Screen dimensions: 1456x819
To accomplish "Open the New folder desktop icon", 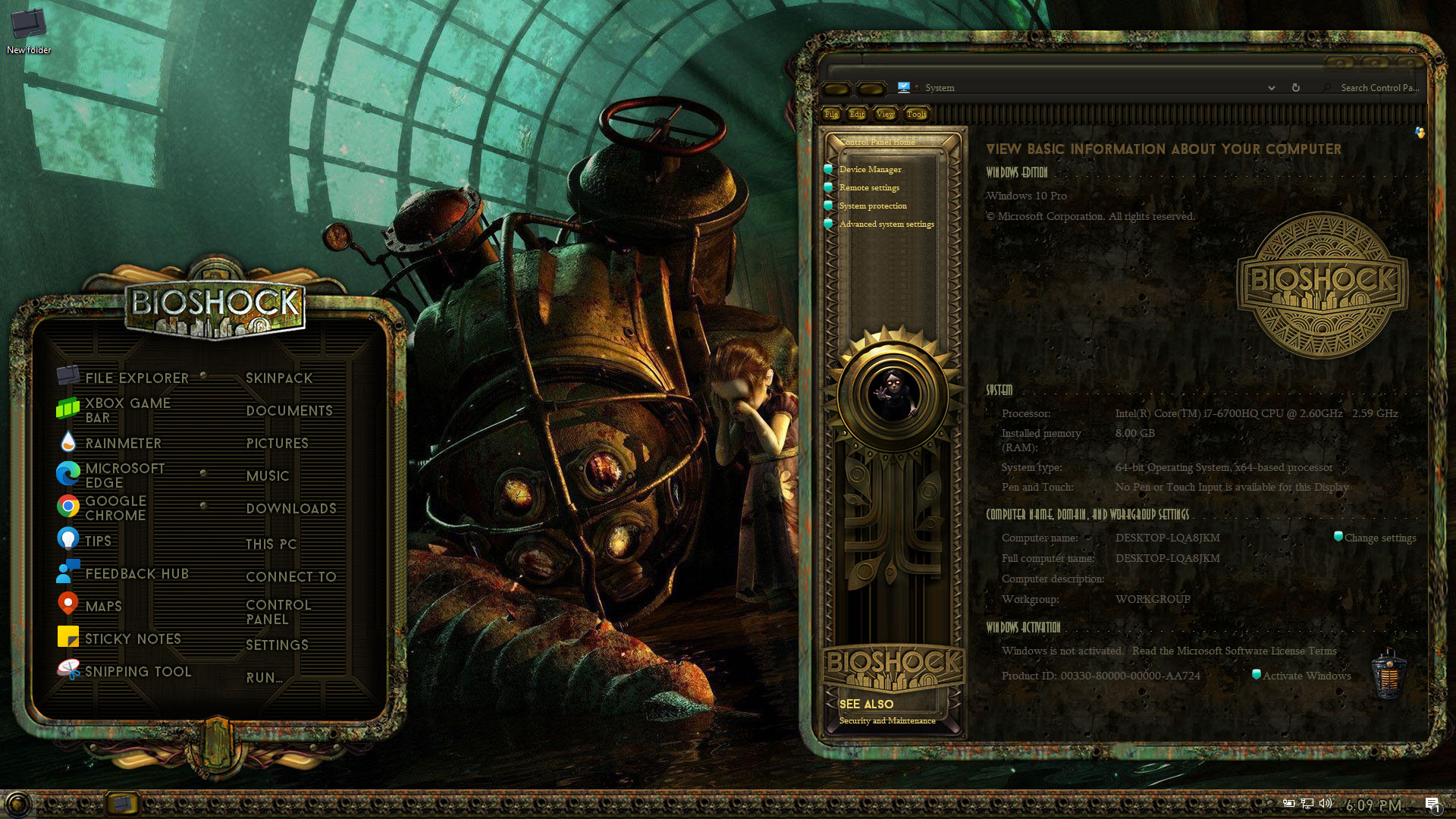I will pos(29,30).
